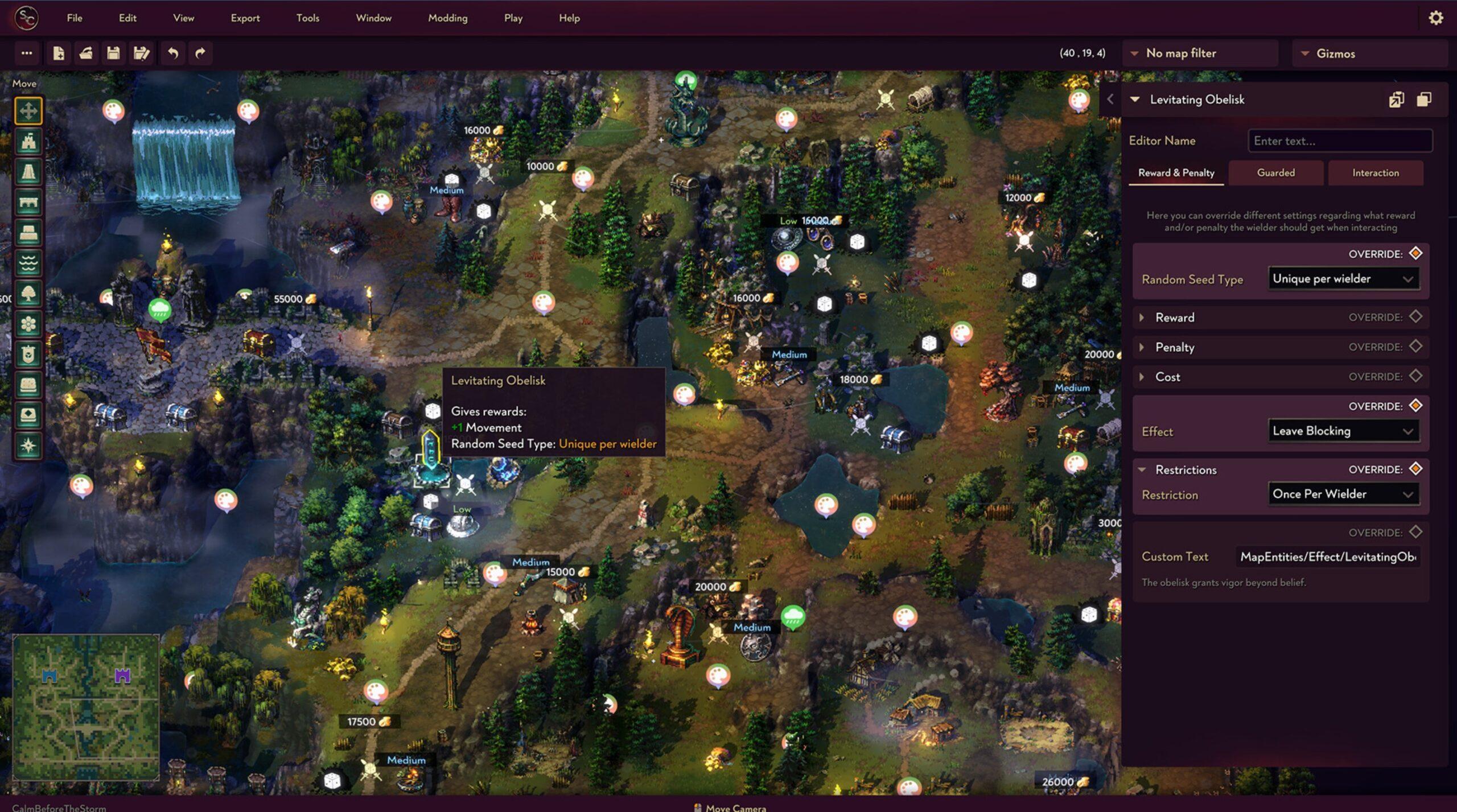
Task: Open the Random Seed Type dropdown
Action: click(x=1343, y=278)
